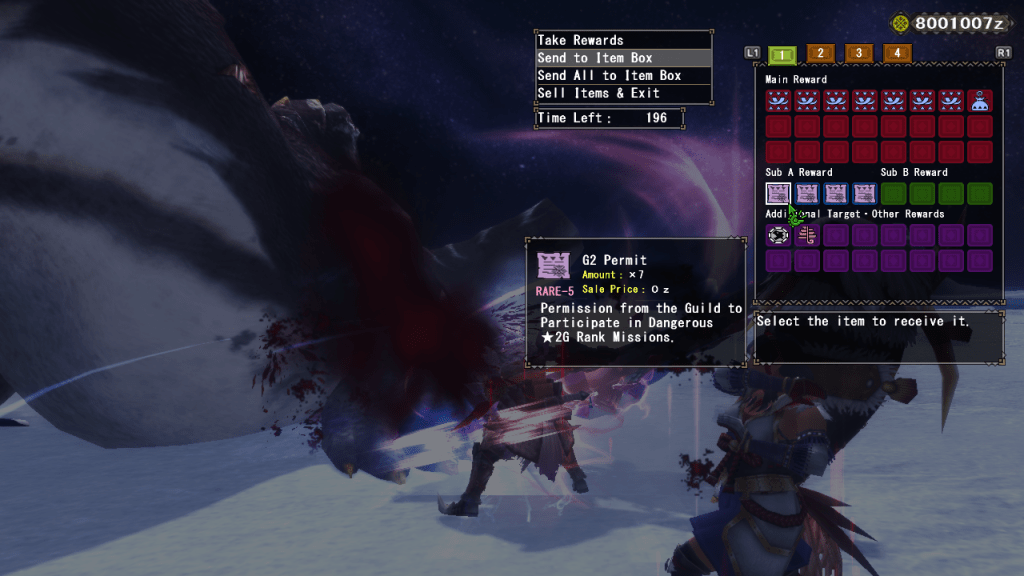This screenshot has height=576, width=1024.
Task: Select the highlighted G2 Permit reward slot
Action: (x=778, y=193)
